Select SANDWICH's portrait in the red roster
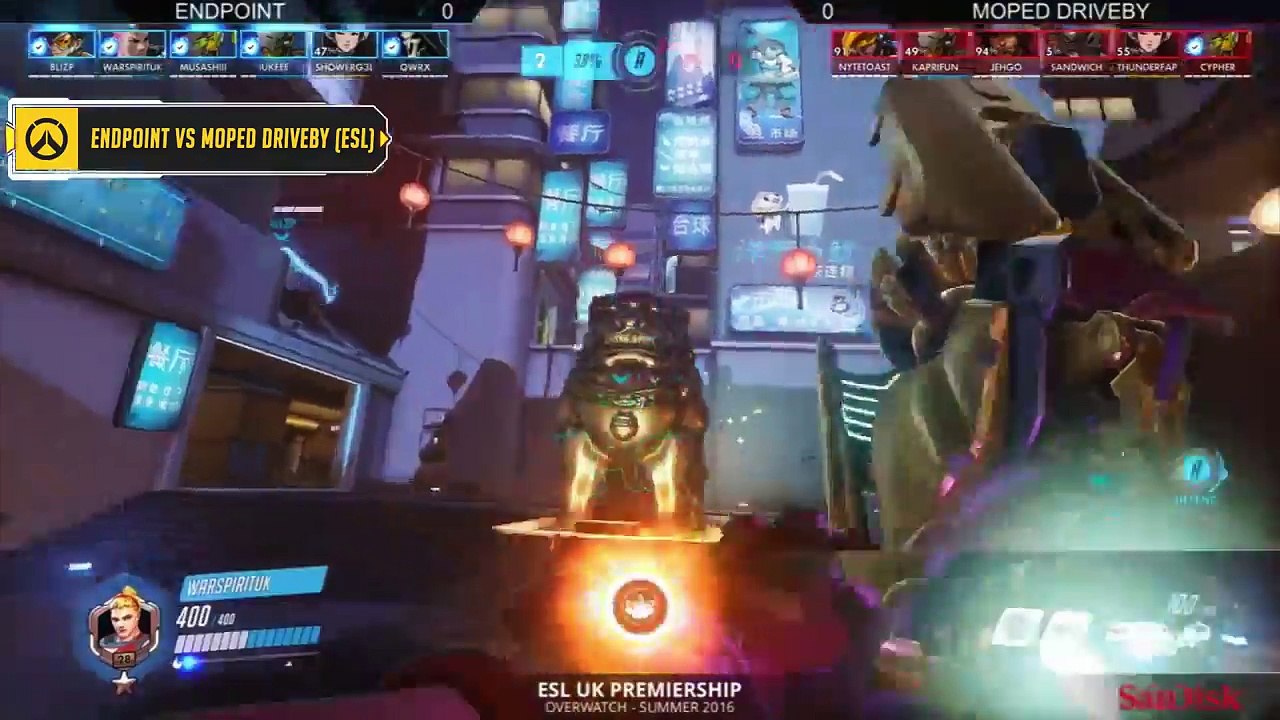The image size is (1280, 720). (x=1076, y=46)
